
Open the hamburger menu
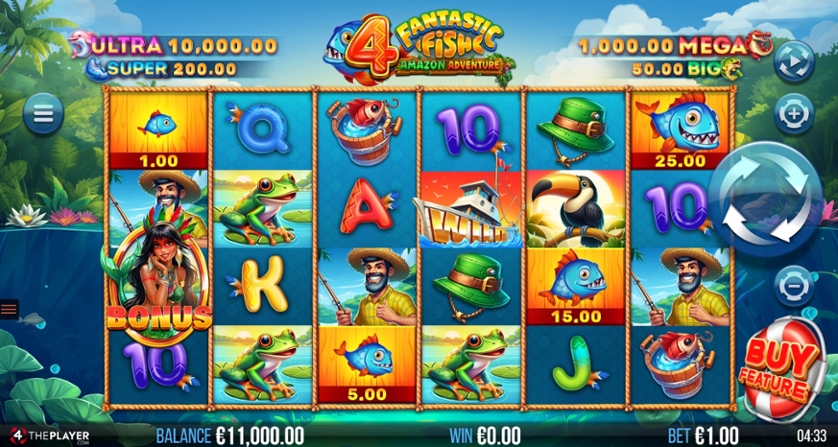42,114
